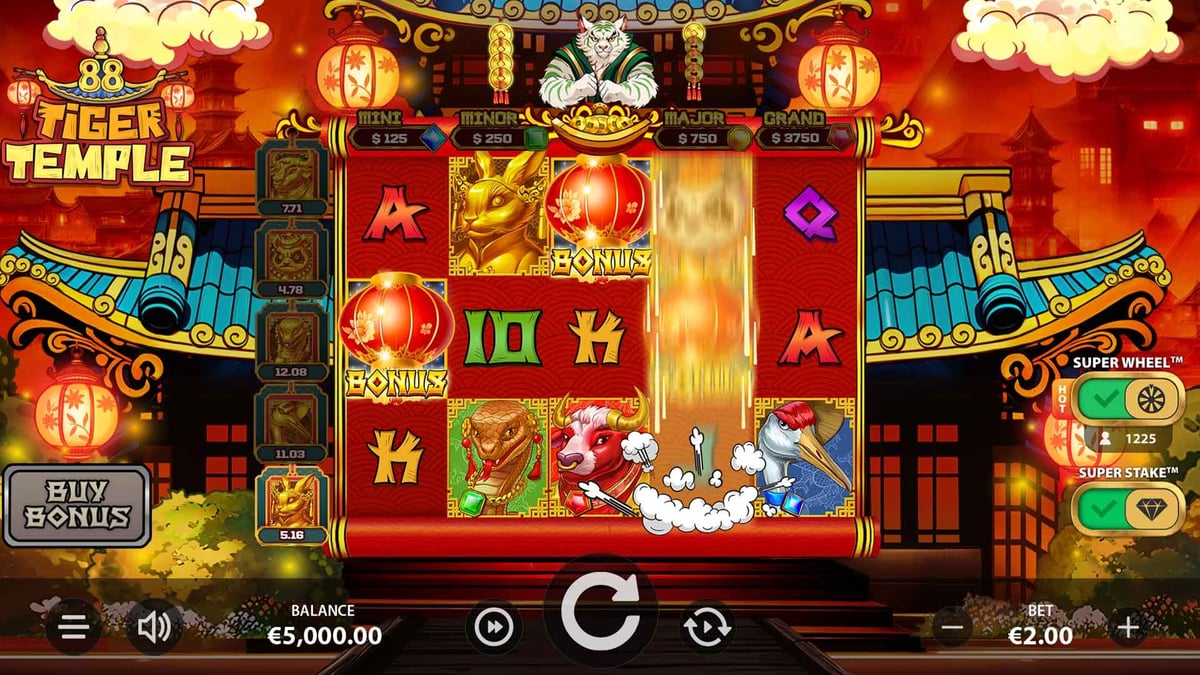Increase the bet with the plus button
Screen dimensions: 1200x675
(x=1128, y=627)
